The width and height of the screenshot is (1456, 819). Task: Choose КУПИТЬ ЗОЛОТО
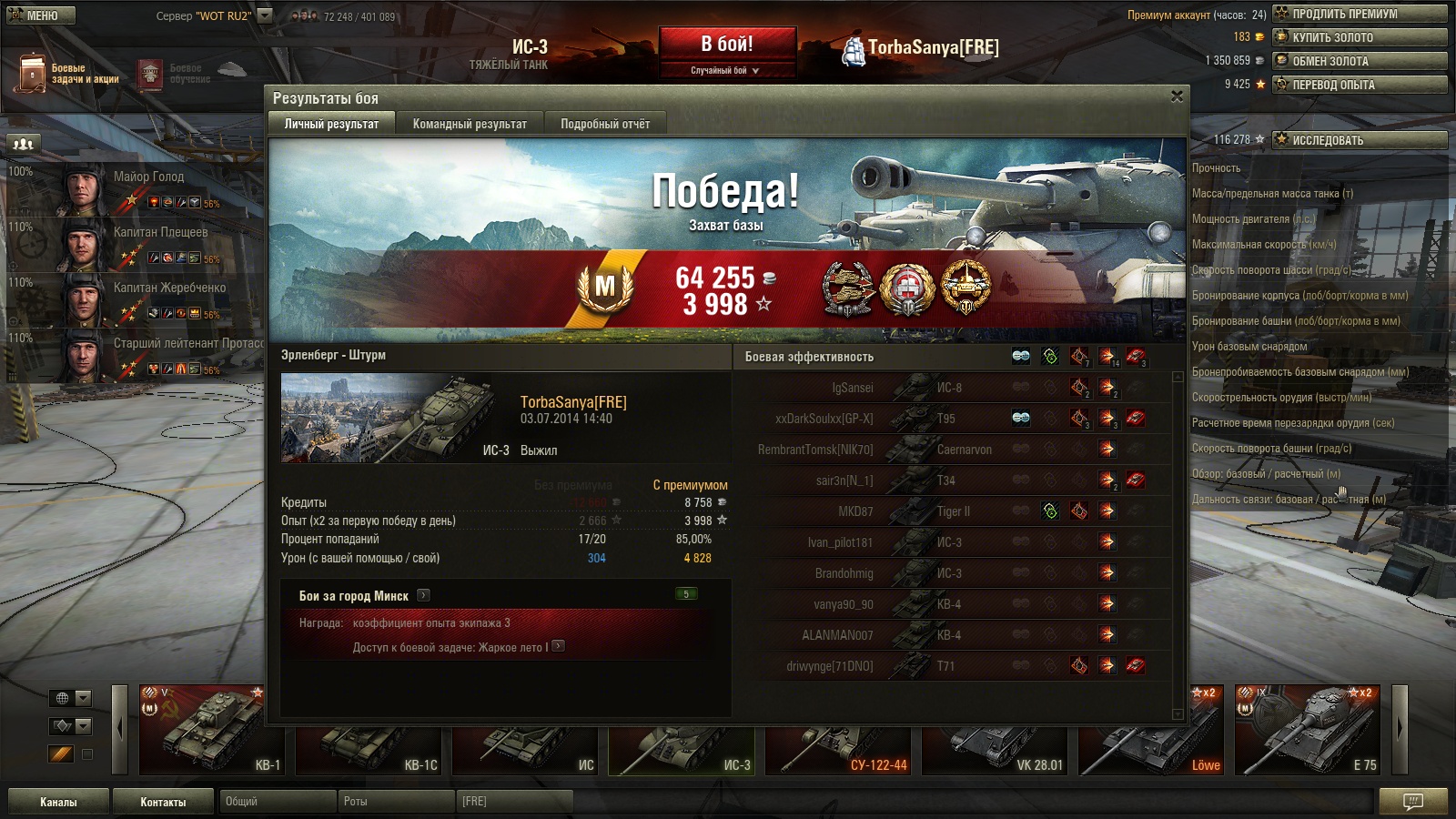pyautogui.click(x=1360, y=37)
